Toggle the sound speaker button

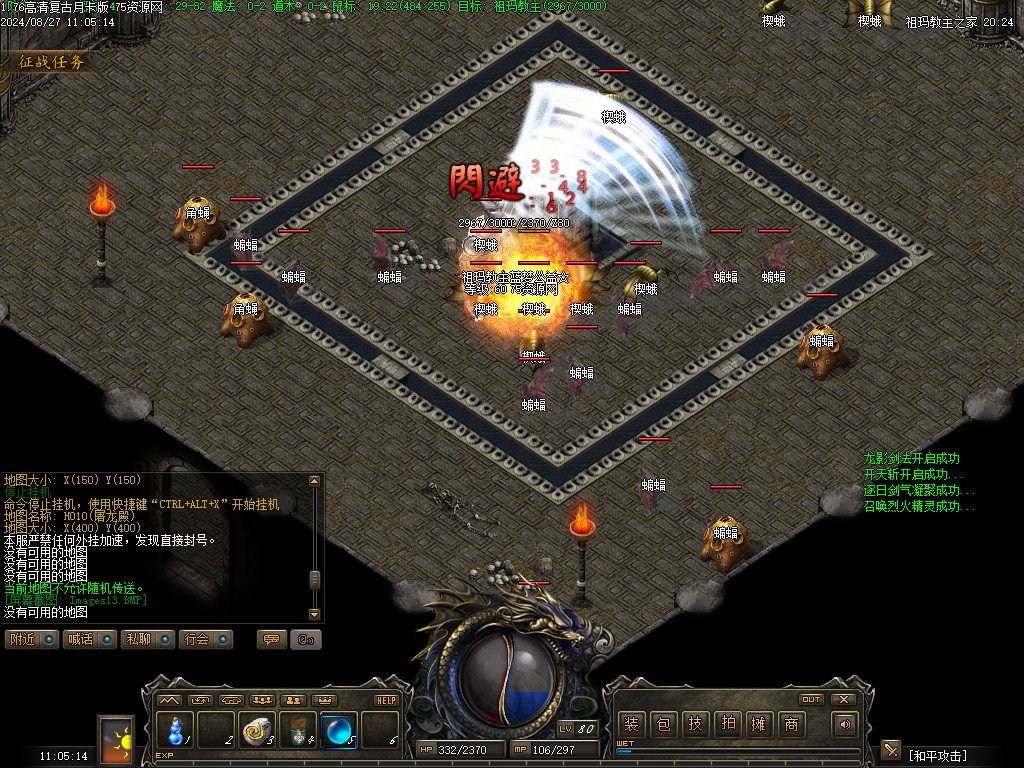[x=846, y=724]
